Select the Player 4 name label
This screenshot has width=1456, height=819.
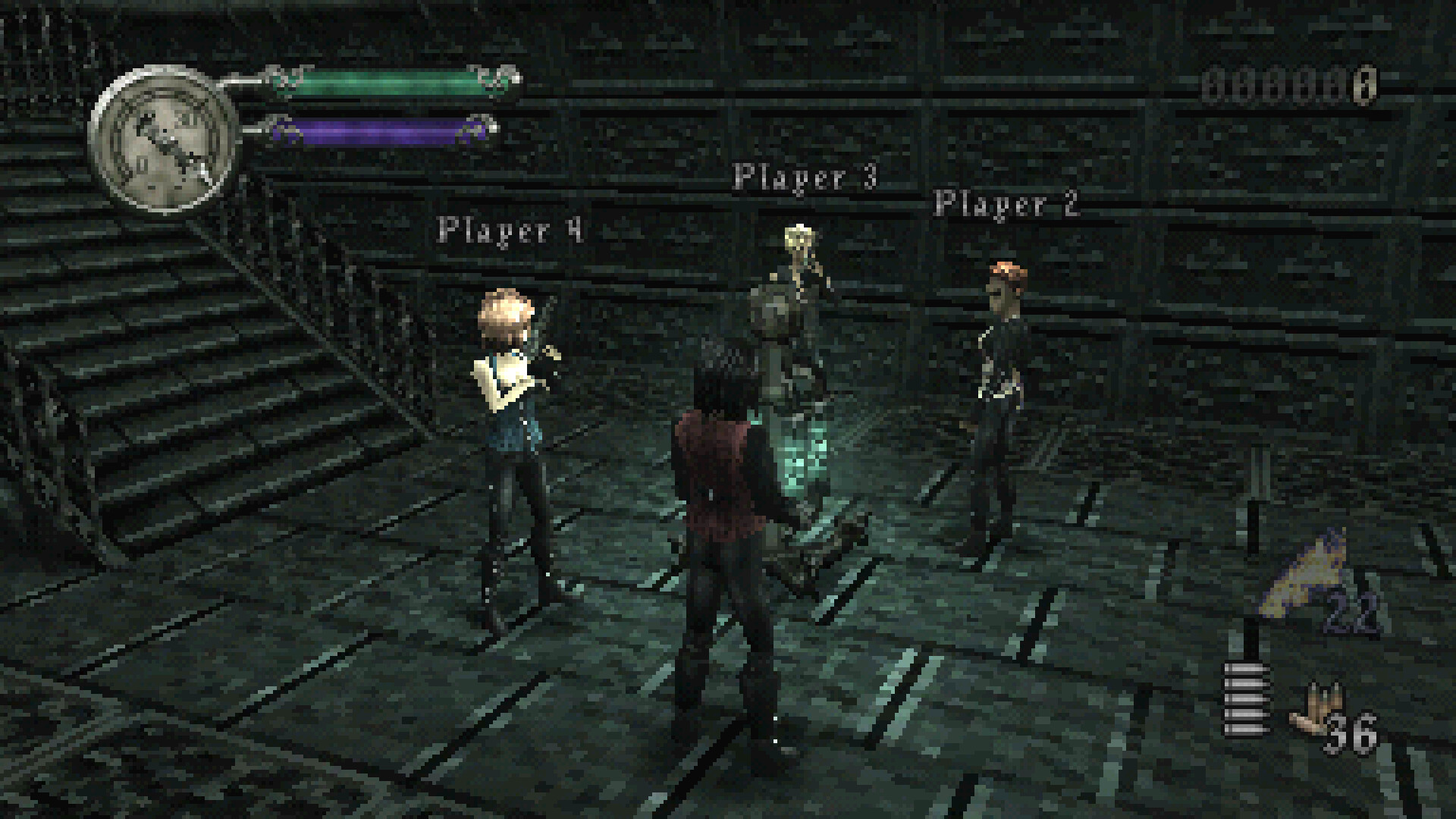[x=510, y=230]
